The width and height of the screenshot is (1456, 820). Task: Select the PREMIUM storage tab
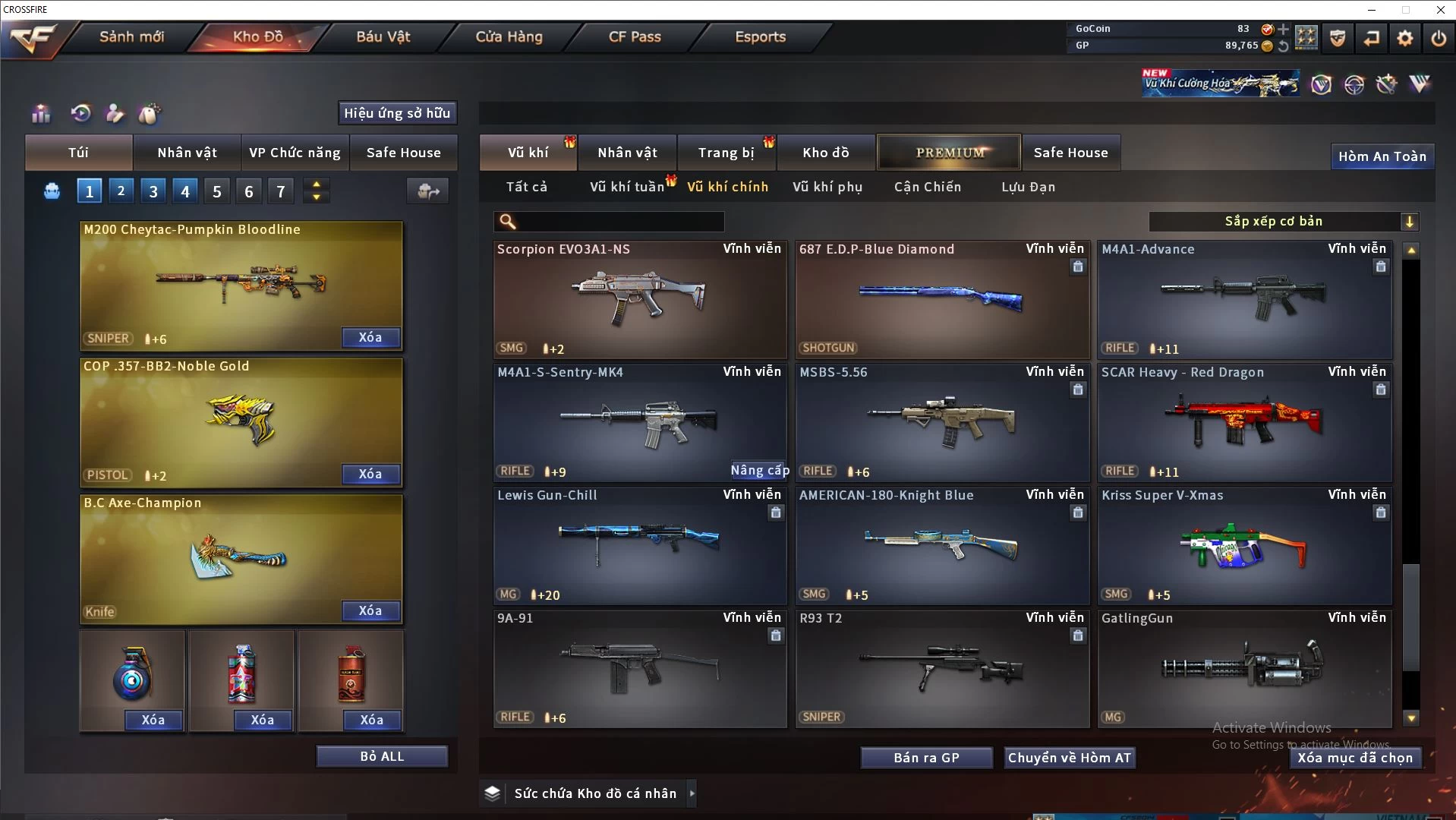(950, 153)
